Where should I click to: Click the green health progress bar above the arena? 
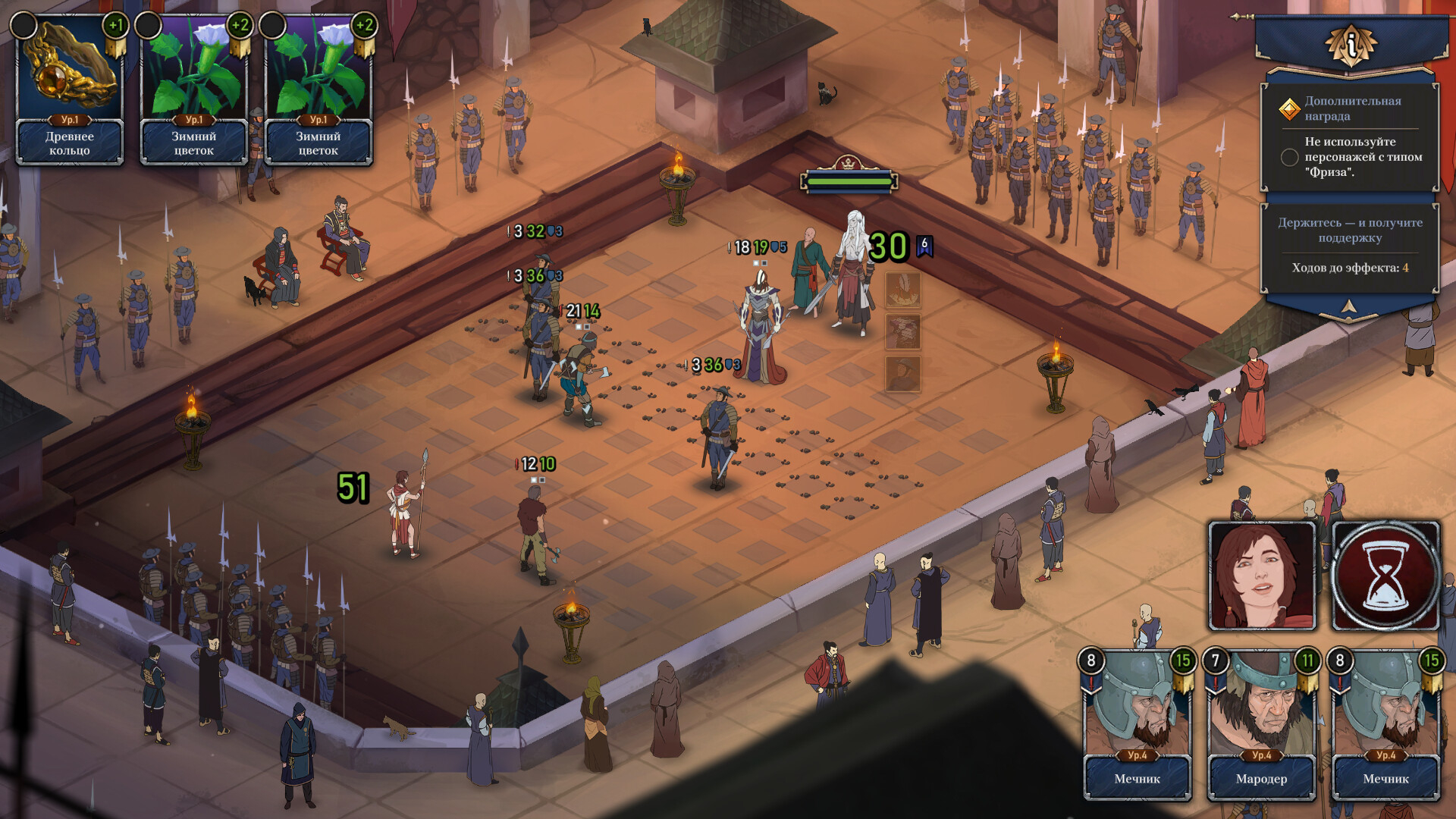tap(849, 182)
